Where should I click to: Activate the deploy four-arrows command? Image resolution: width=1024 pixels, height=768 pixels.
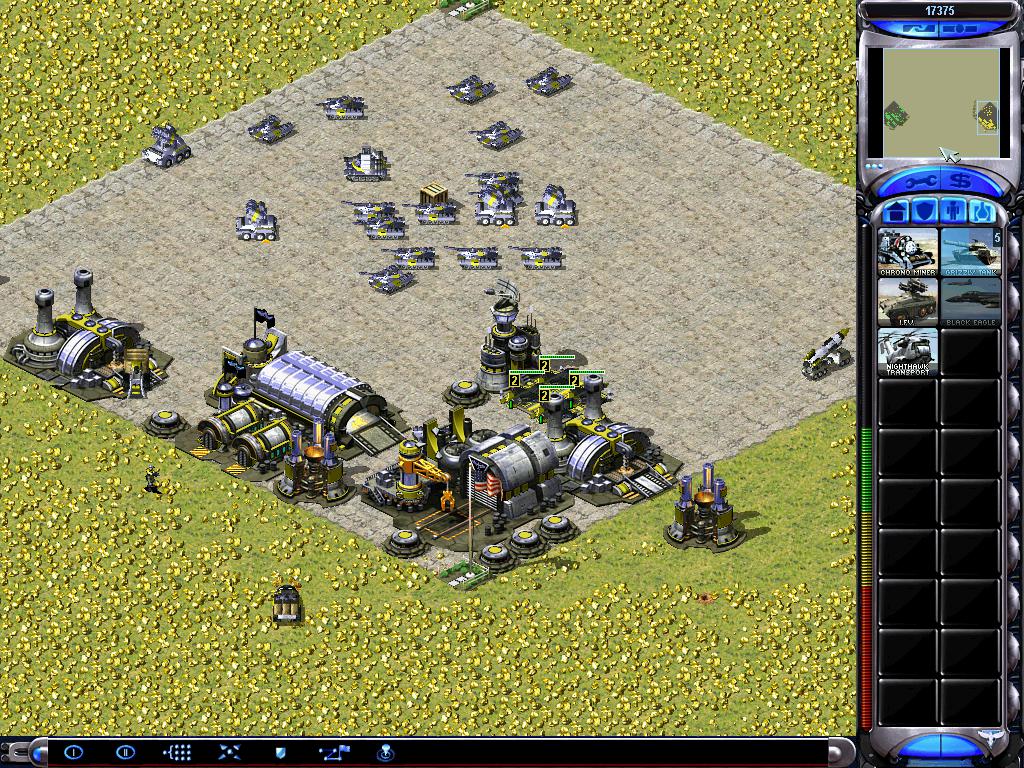tap(229, 752)
